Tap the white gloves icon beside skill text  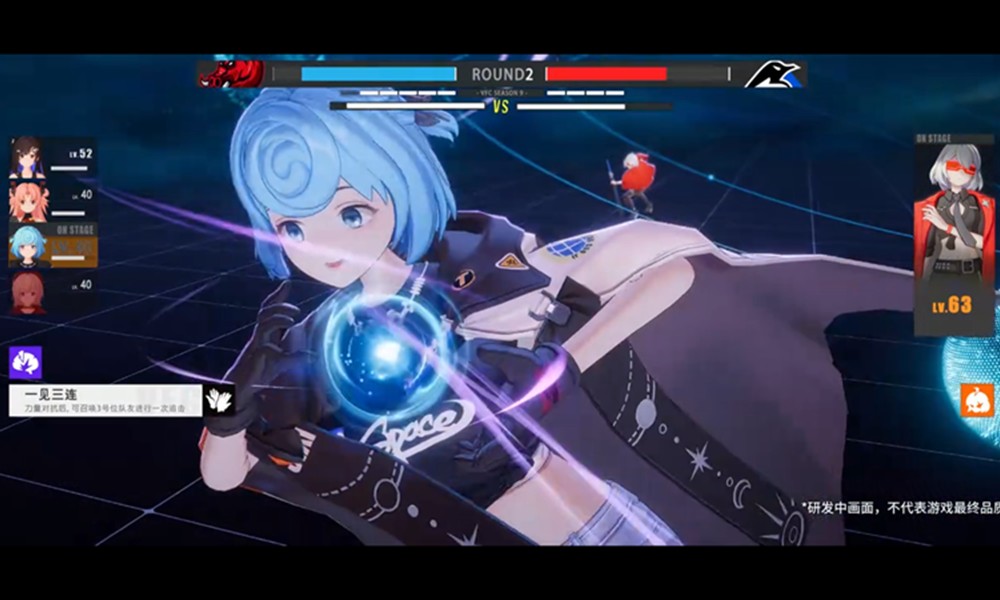(219, 400)
